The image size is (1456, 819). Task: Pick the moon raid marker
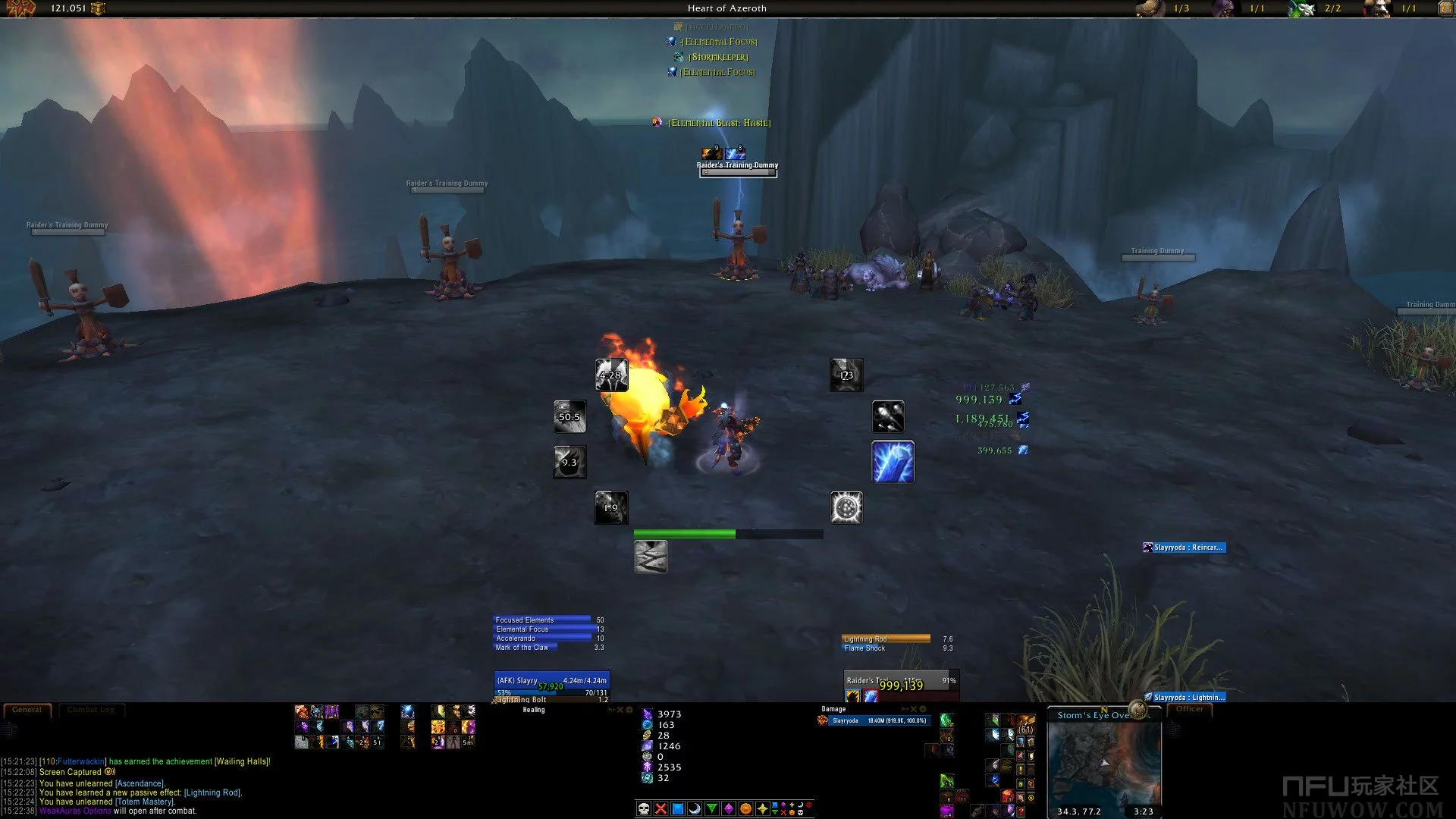point(695,808)
